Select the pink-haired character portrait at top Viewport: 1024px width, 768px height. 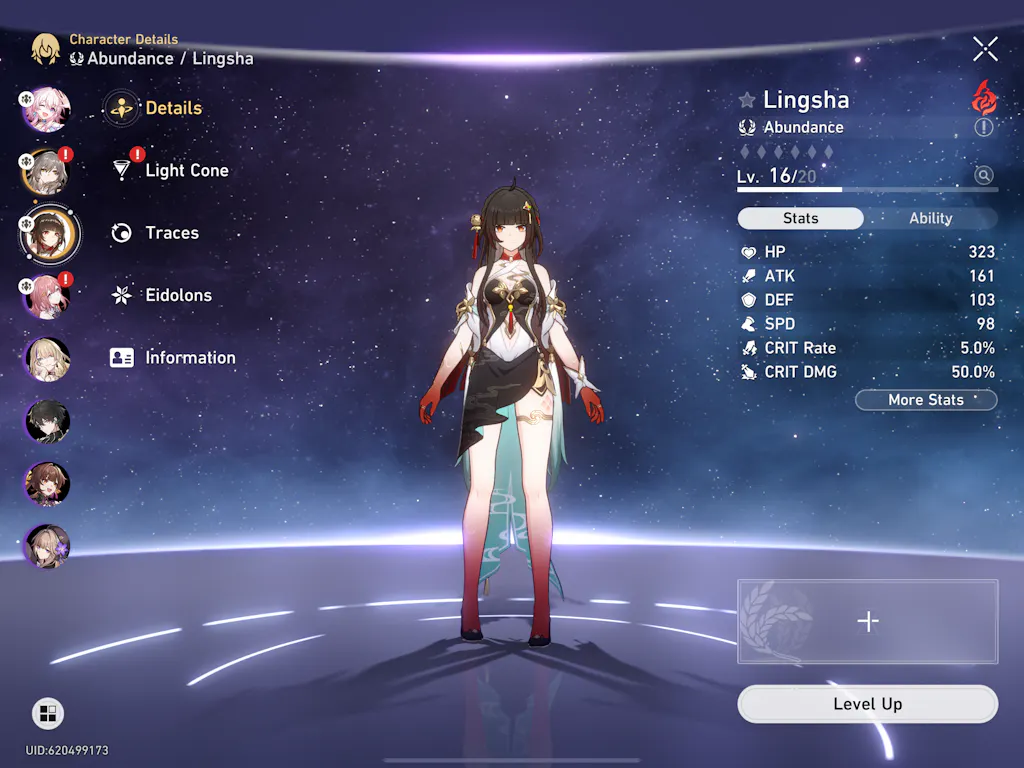click(47, 109)
